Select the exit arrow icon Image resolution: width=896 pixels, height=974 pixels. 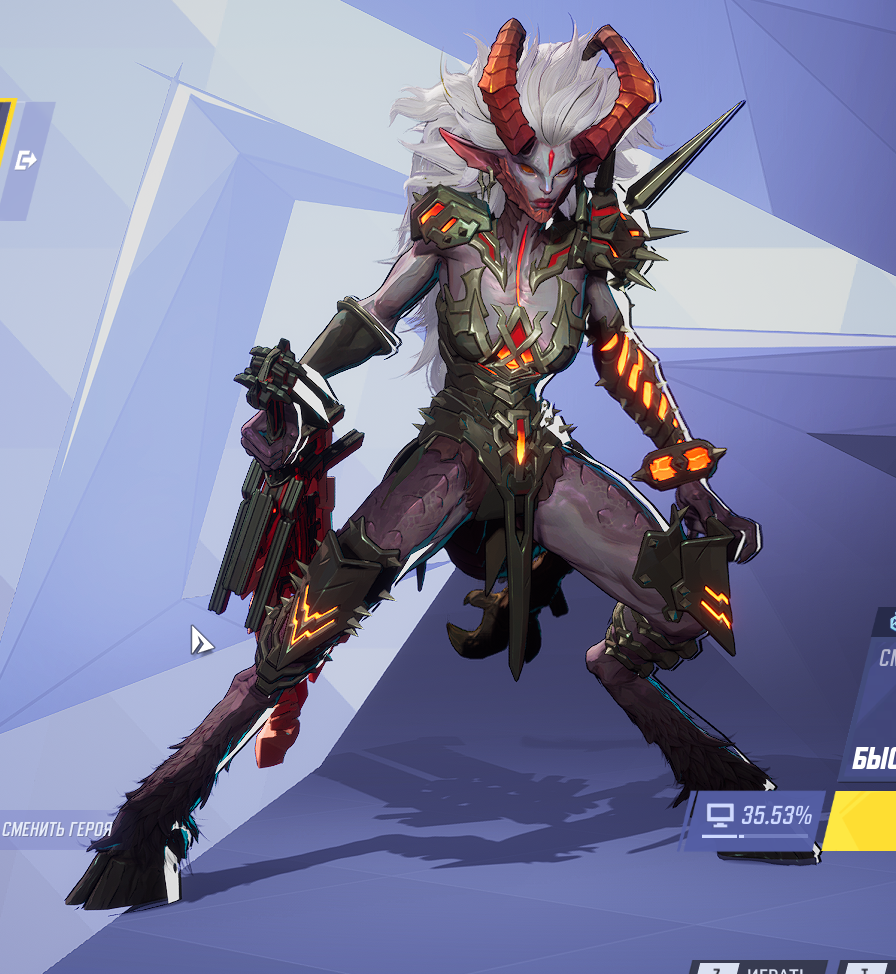(x=26, y=159)
